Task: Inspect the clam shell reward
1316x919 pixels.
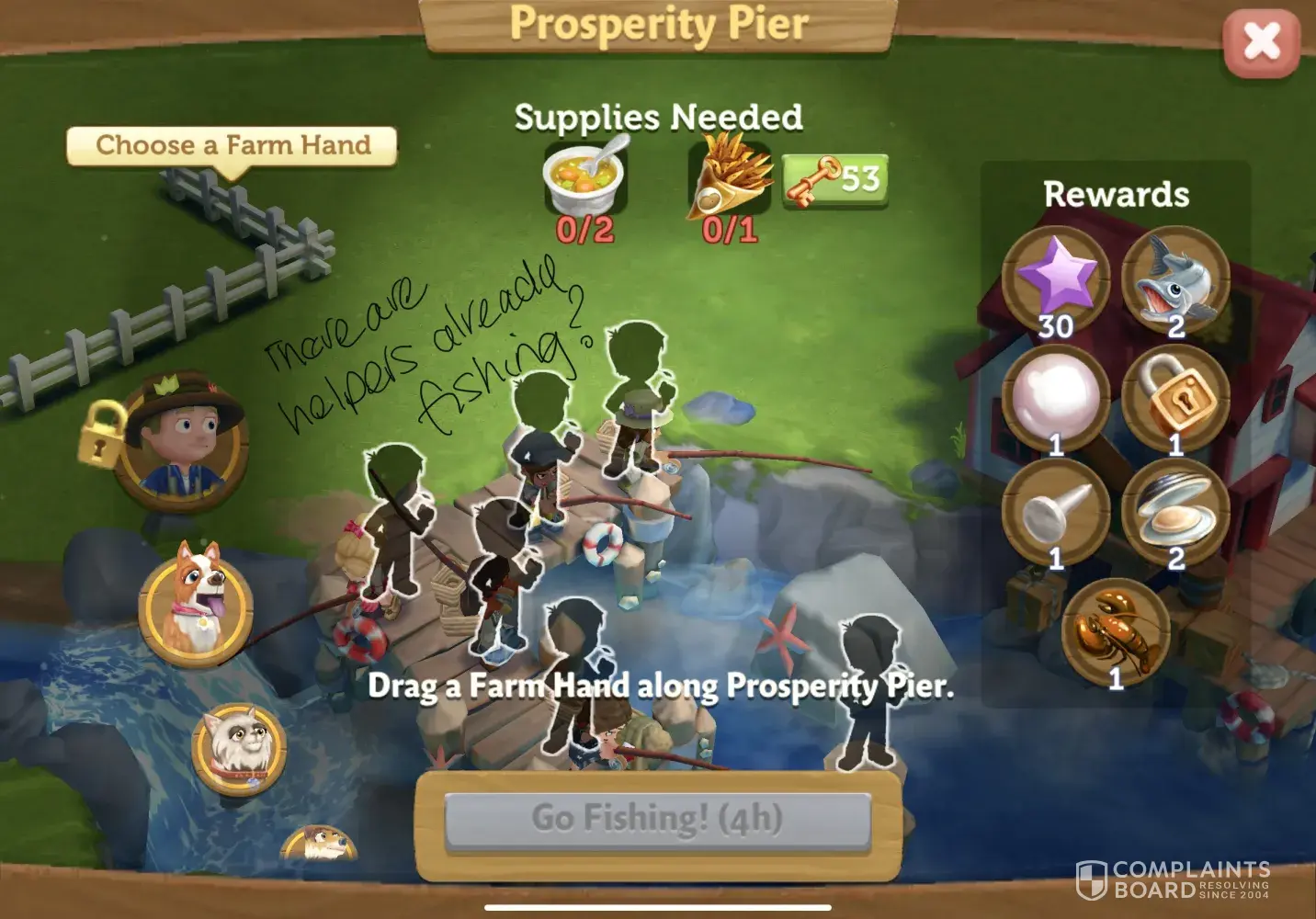Action: [1175, 513]
